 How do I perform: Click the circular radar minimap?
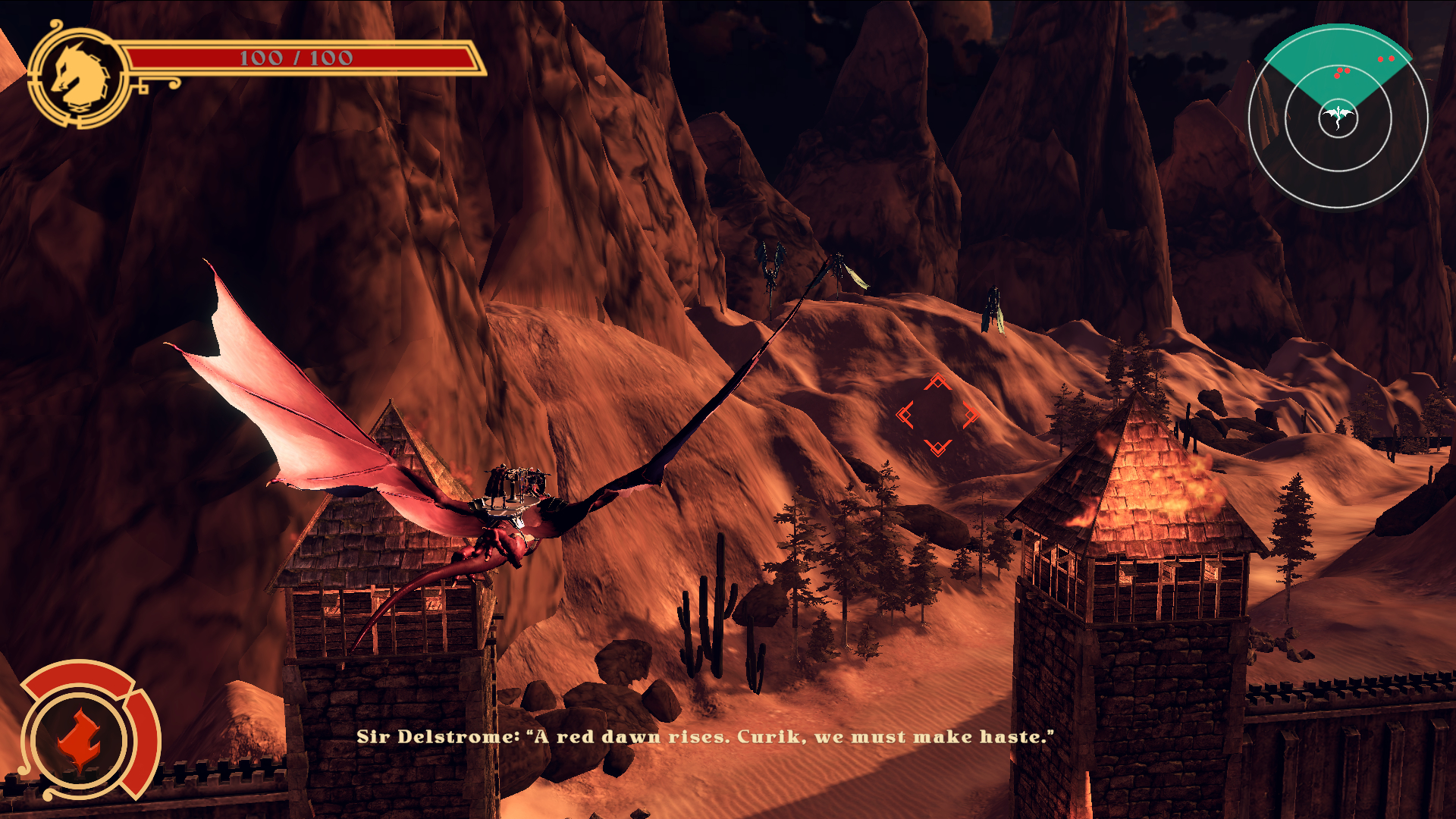tap(1338, 118)
